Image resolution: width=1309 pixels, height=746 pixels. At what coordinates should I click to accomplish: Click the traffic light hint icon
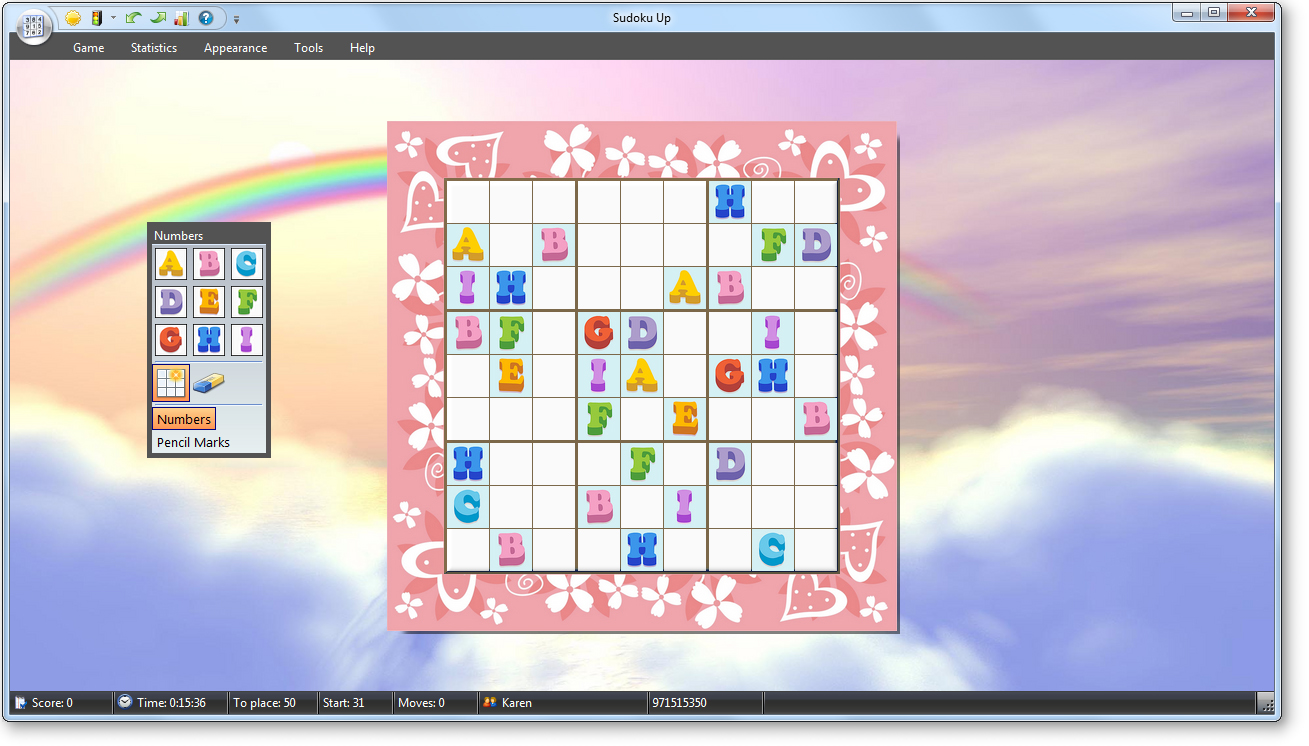(96, 18)
